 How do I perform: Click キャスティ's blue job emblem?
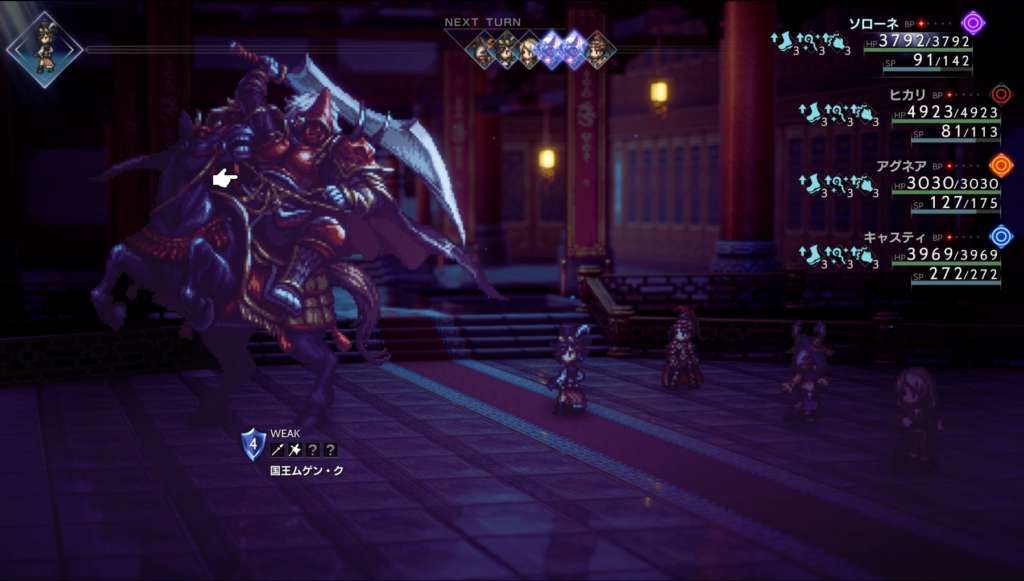click(x=1000, y=237)
